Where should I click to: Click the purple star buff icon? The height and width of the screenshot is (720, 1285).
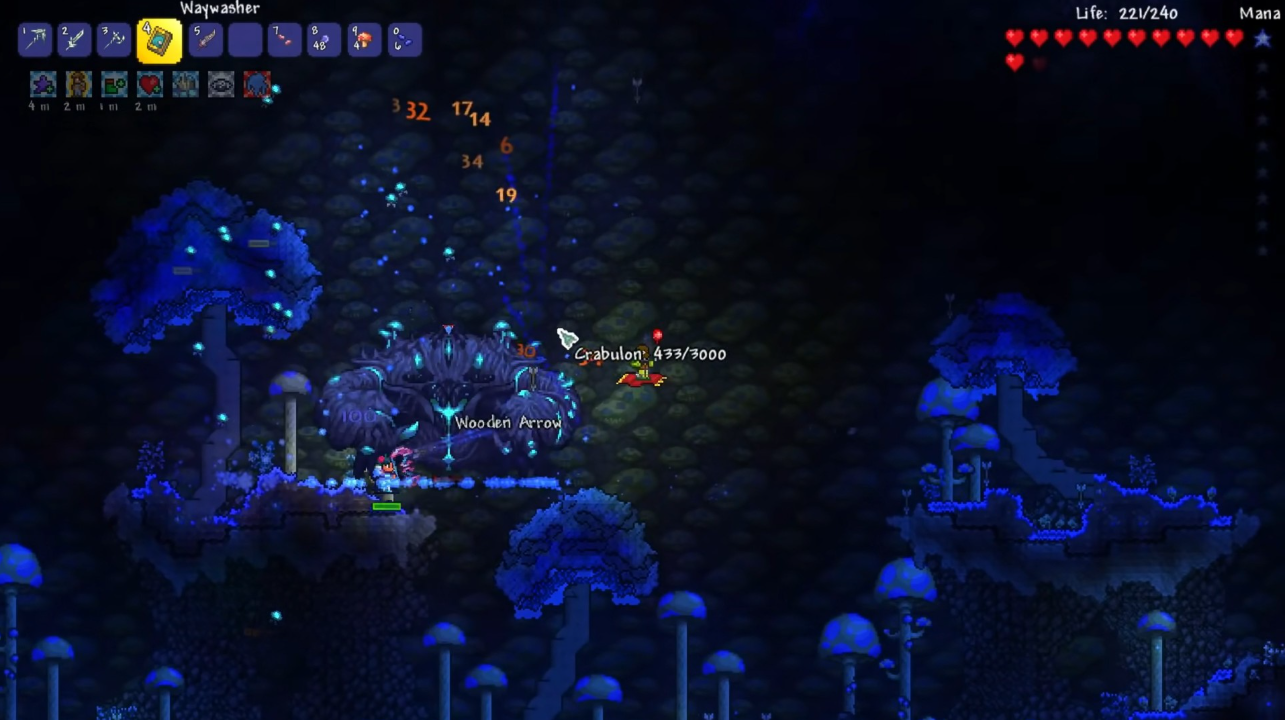pos(43,84)
